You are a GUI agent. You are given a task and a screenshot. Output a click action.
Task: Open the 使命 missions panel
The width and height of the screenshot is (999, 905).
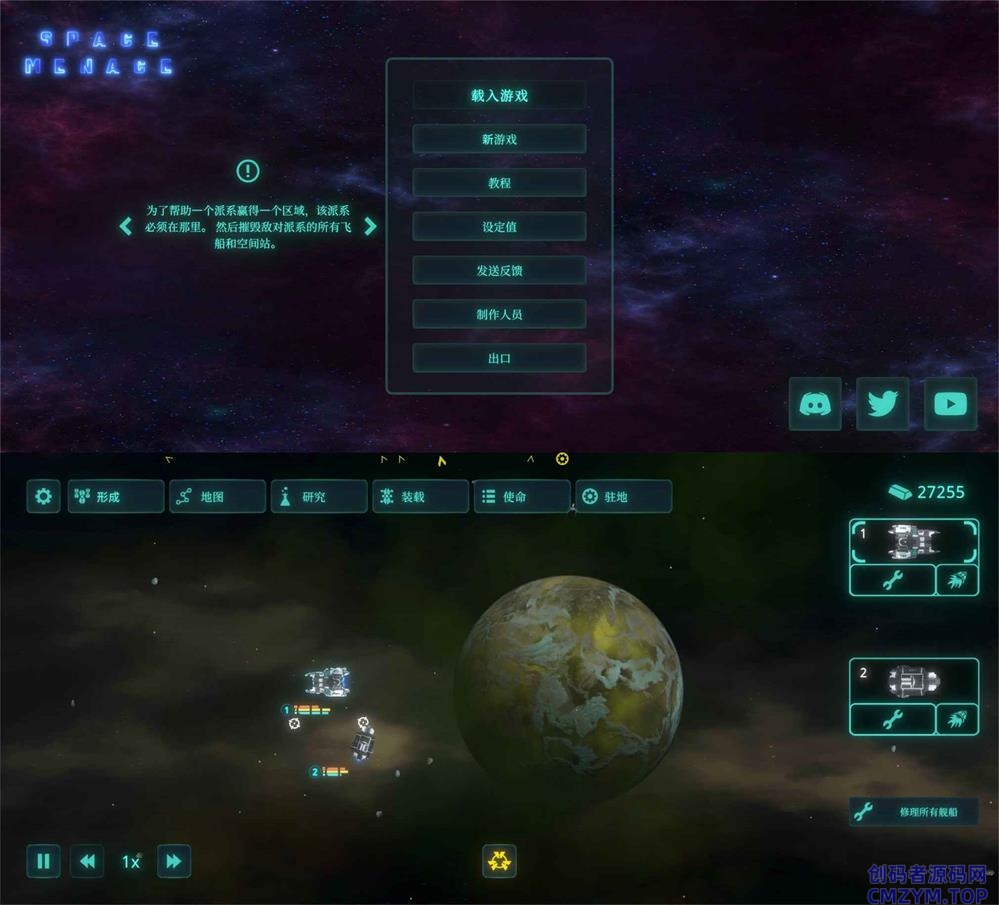[x=521, y=496]
